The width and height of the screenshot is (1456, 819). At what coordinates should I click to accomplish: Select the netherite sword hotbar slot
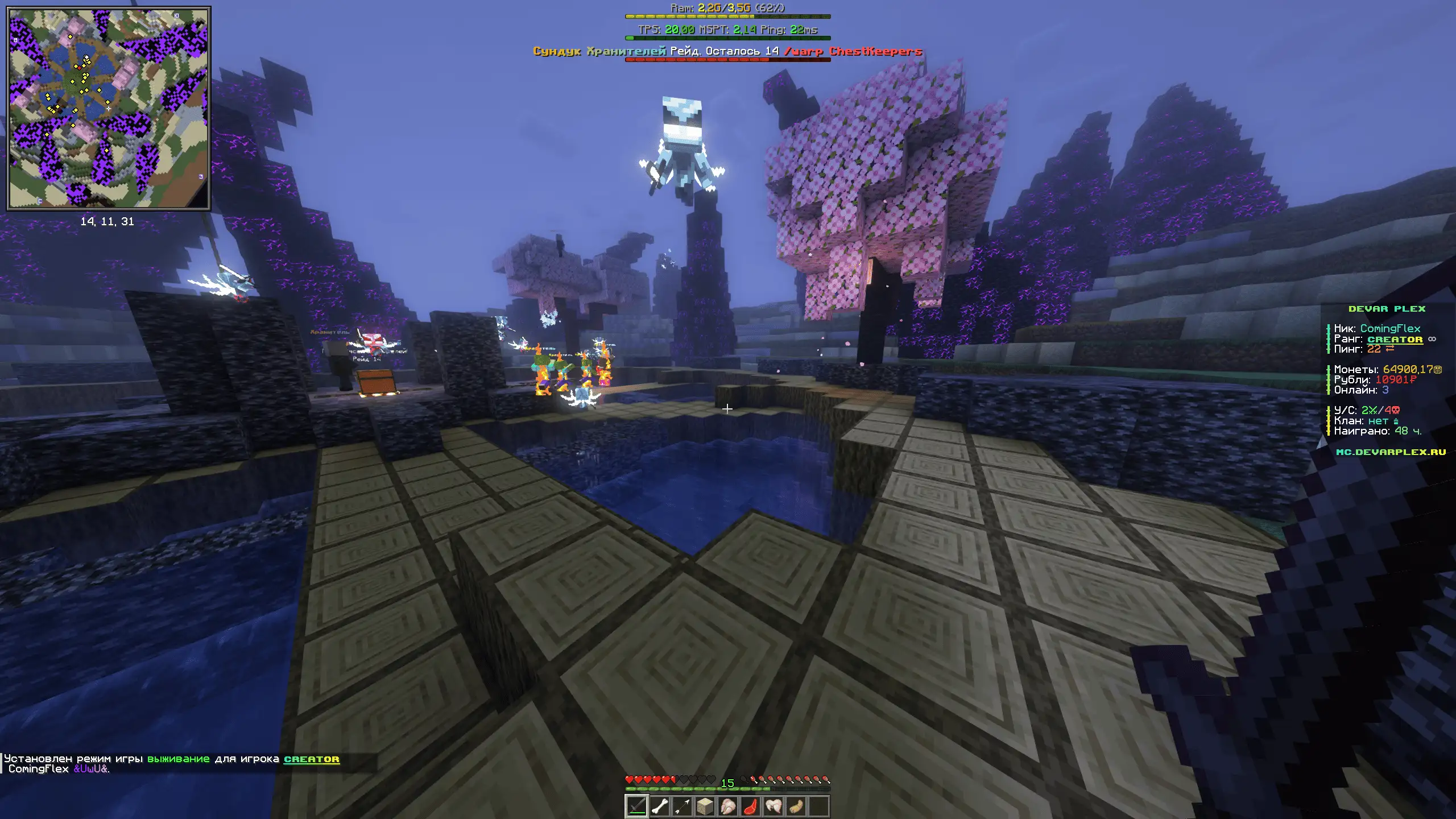point(636,806)
